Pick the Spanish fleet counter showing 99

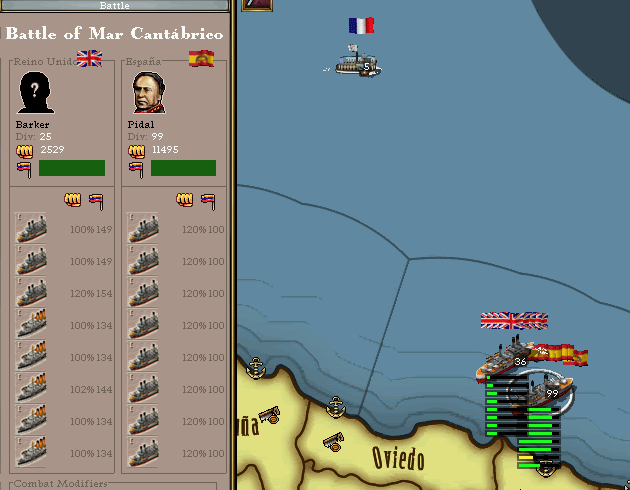(x=545, y=392)
